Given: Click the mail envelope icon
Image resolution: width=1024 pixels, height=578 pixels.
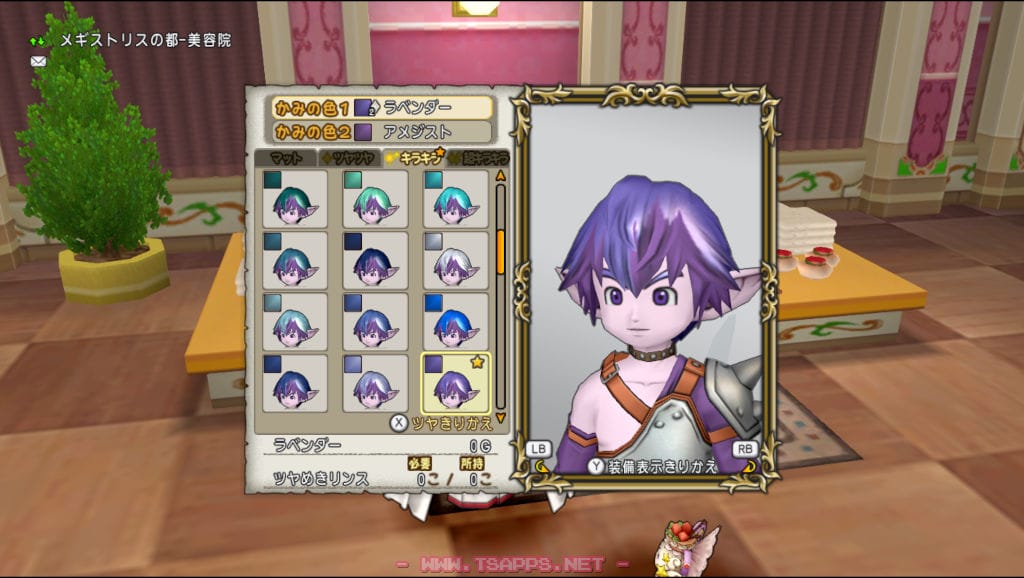Looking at the screenshot, I should point(39,61).
